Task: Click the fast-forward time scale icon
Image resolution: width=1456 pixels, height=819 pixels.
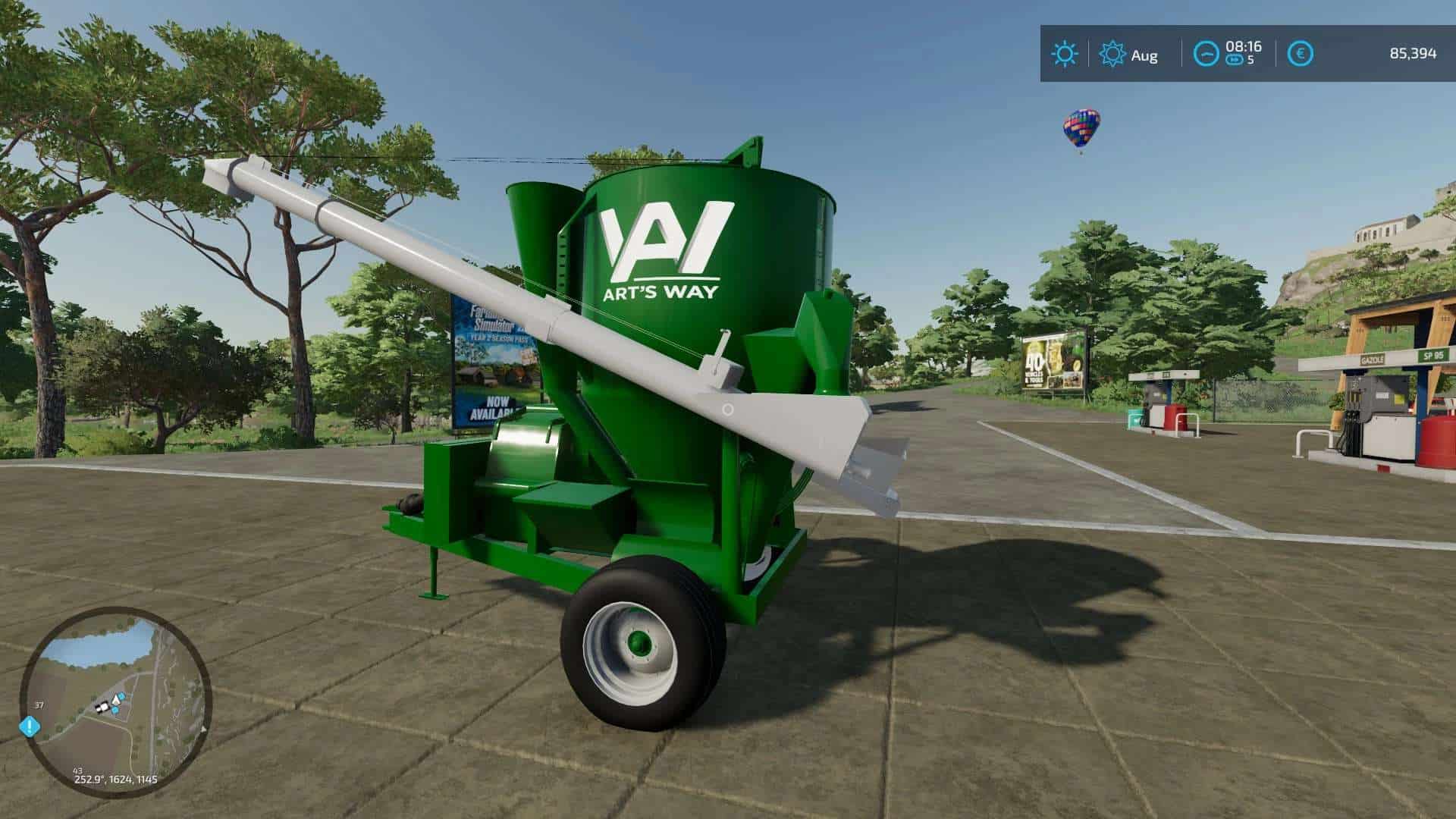Action: click(1235, 58)
